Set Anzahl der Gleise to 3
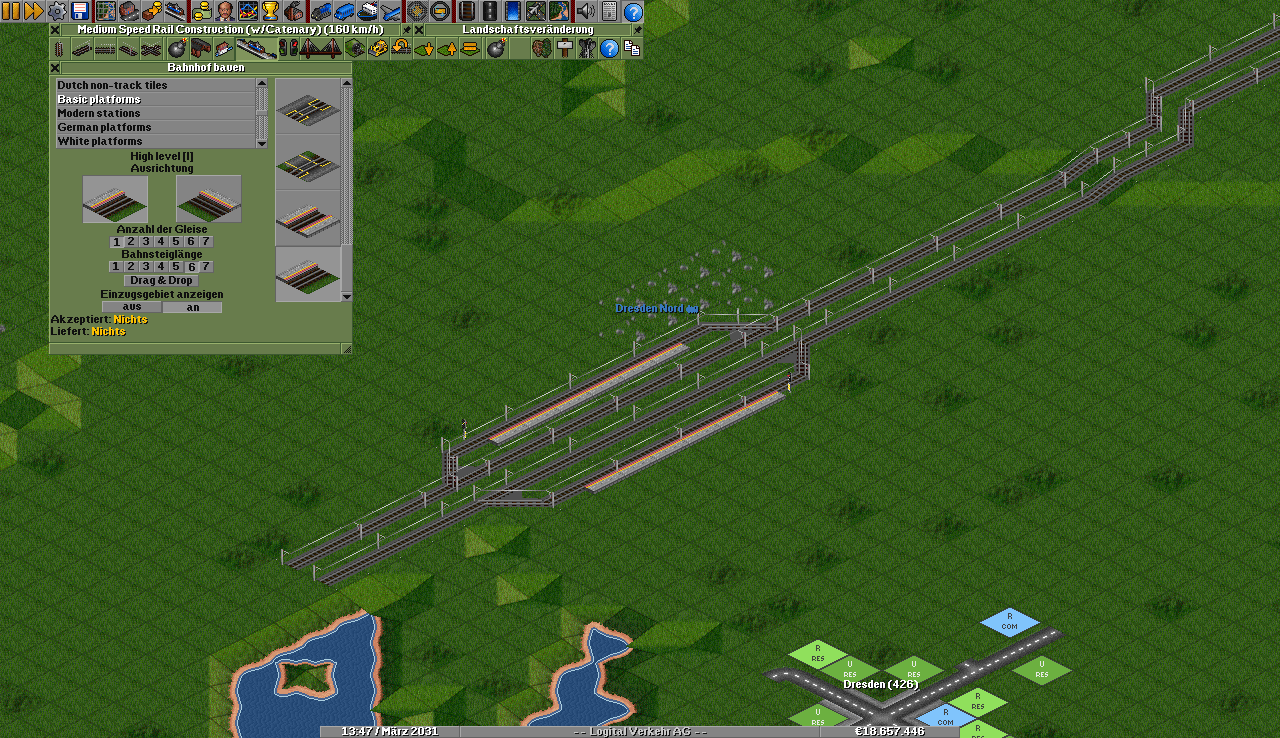This screenshot has width=1280, height=738. pyautogui.click(x=146, y=242)
